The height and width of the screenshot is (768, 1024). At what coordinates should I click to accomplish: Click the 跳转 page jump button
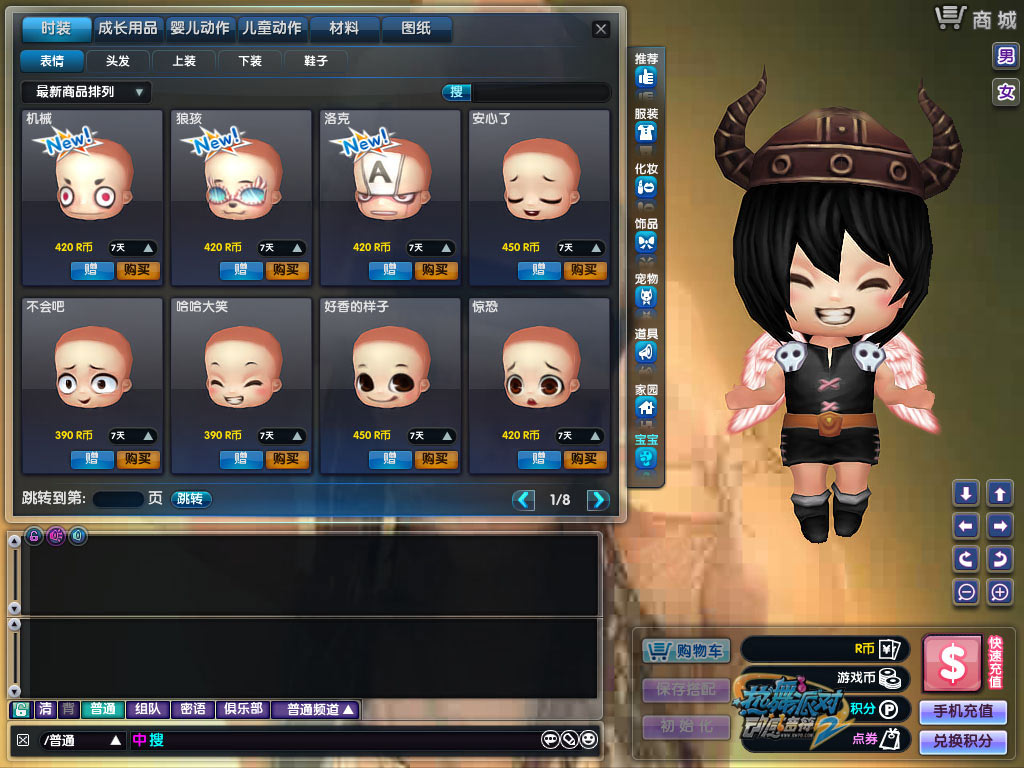(190, 499)
